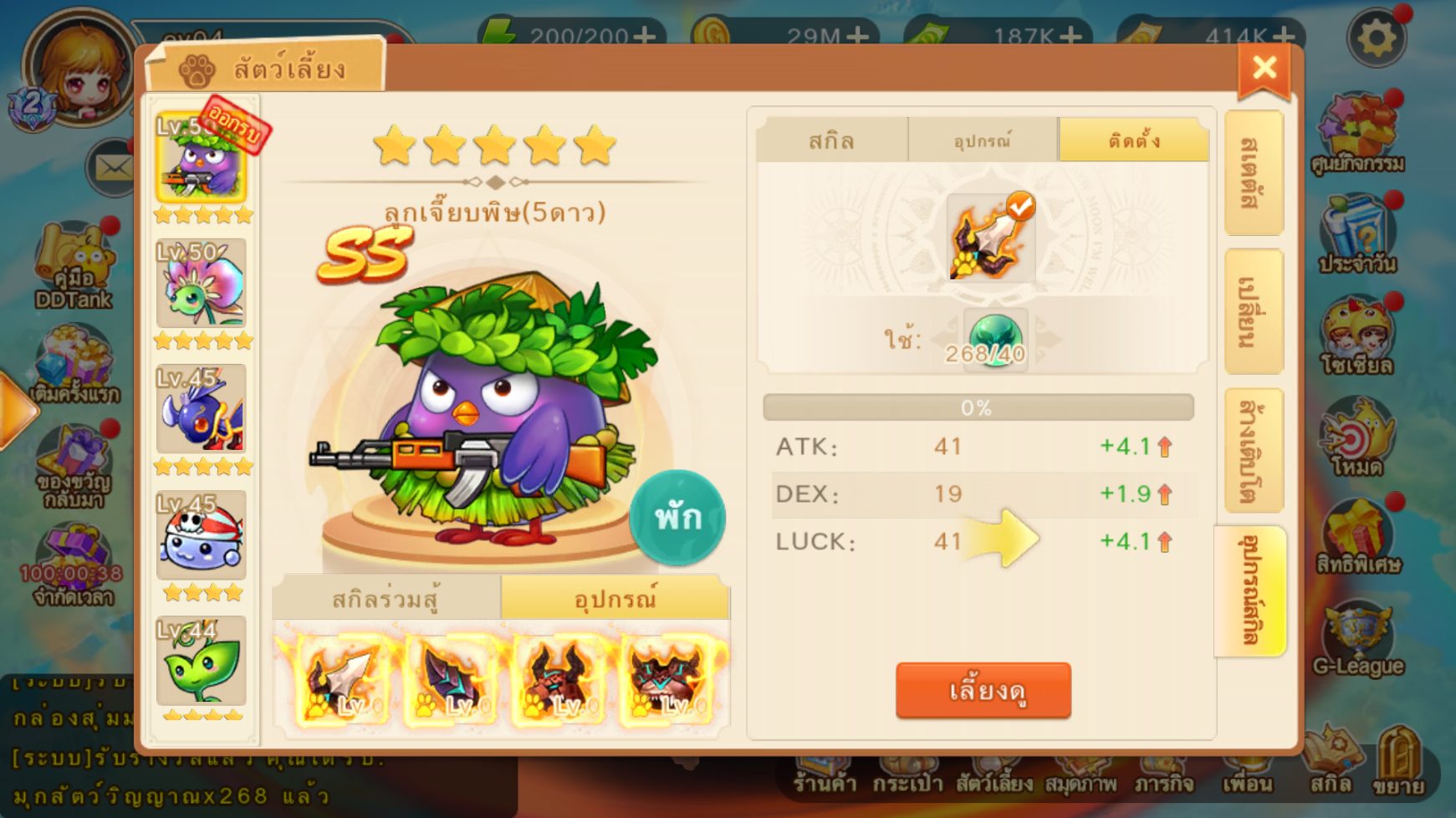This screenshot has height=818, width=1456.
Task: Tap the teal พัก rest button
Action: (677, 518)
